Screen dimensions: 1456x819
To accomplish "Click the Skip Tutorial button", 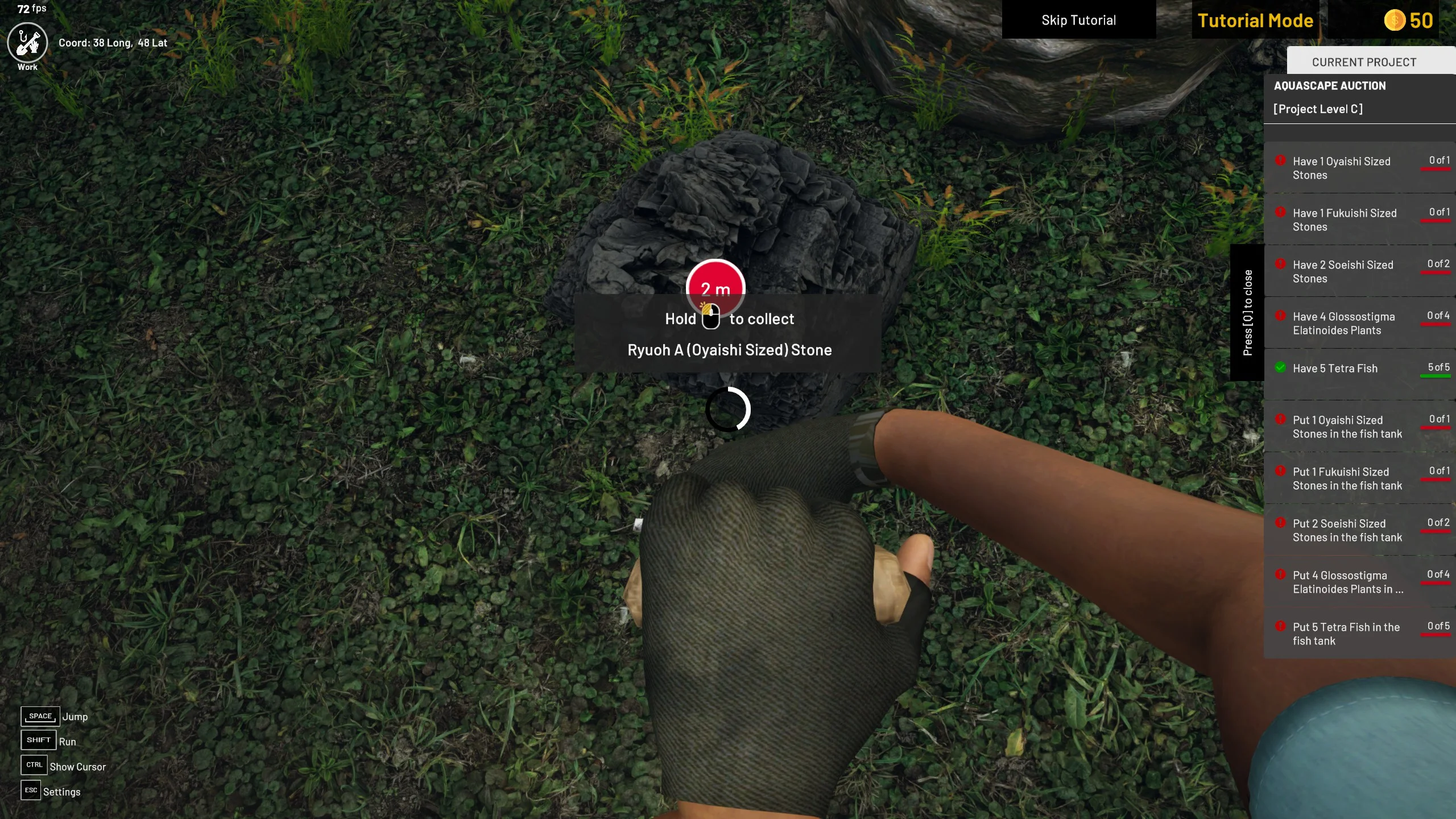I will [x=1078, y=20].
